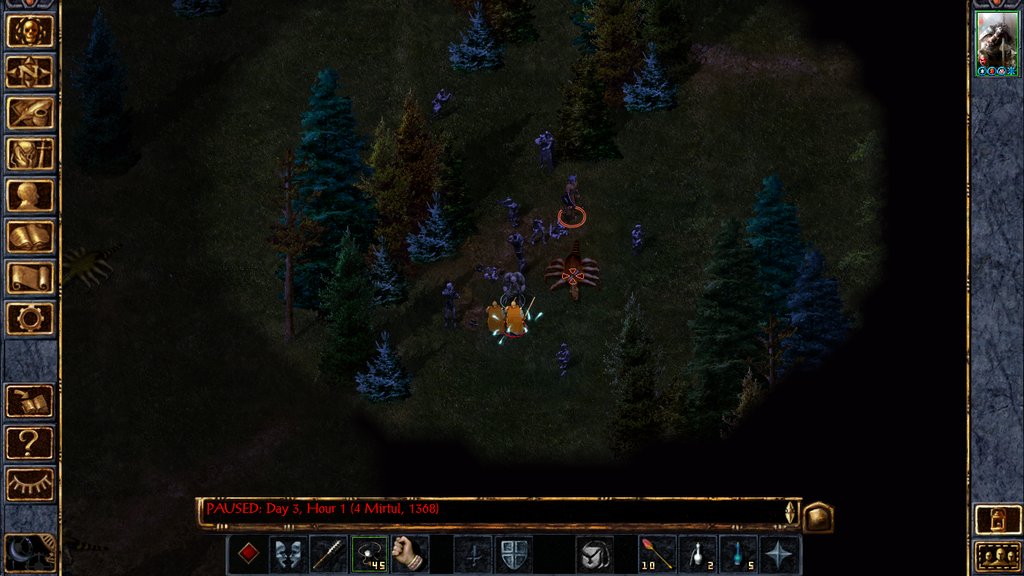Screen dimensions: 1024x576
Task: Open the options gear menu
Action: [x=30, y=319]
